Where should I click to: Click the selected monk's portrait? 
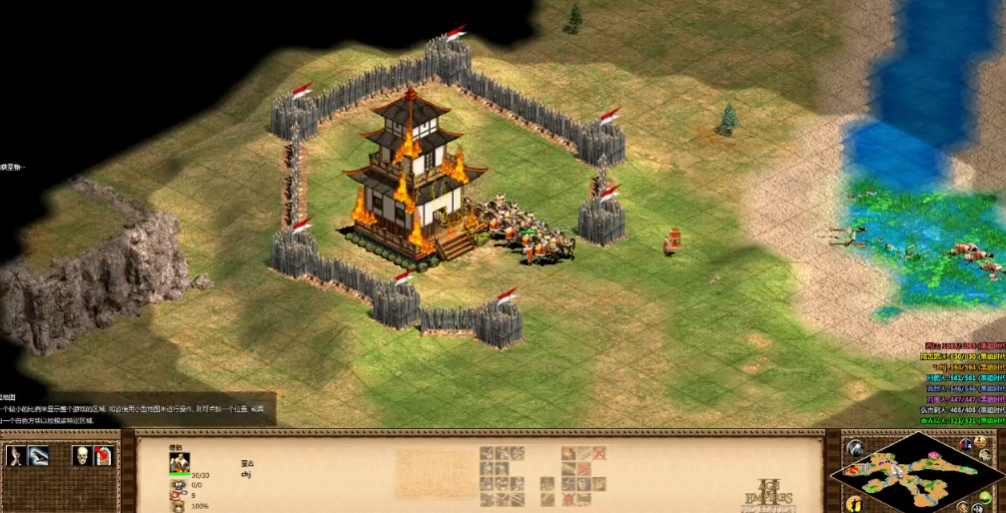click(180, 462)
